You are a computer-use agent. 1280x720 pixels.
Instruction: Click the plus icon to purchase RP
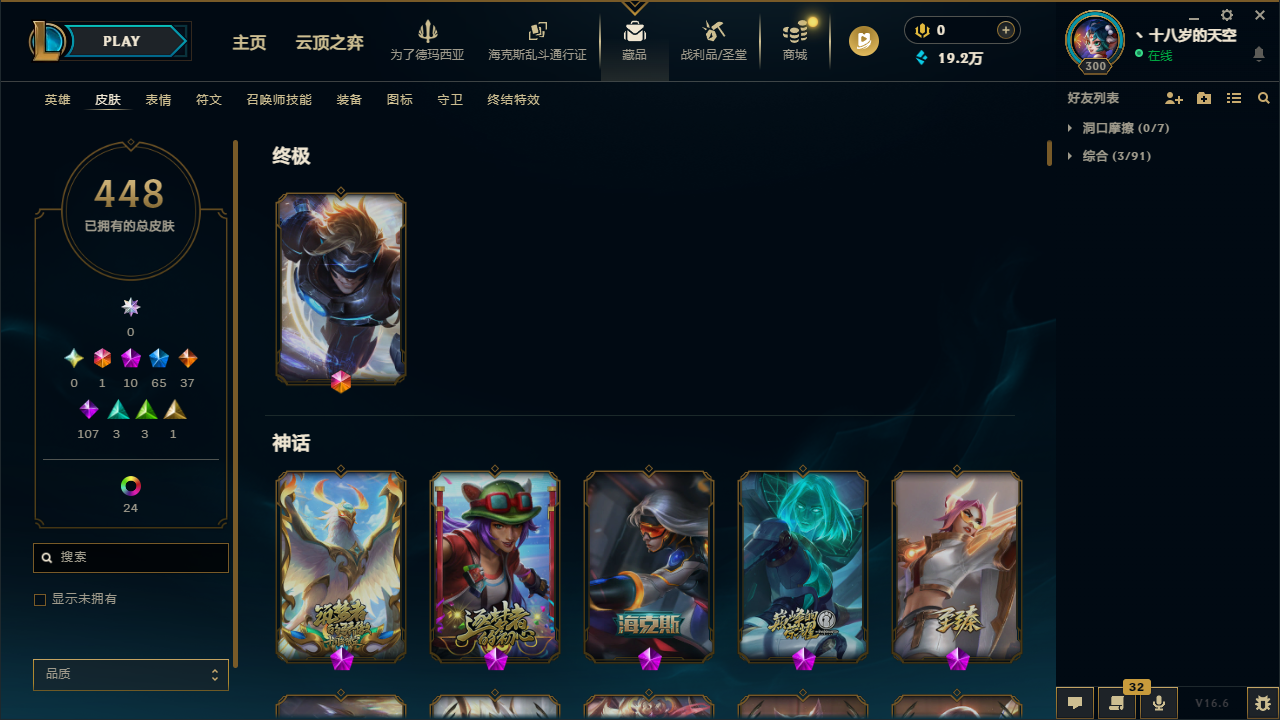point(1005,30)
